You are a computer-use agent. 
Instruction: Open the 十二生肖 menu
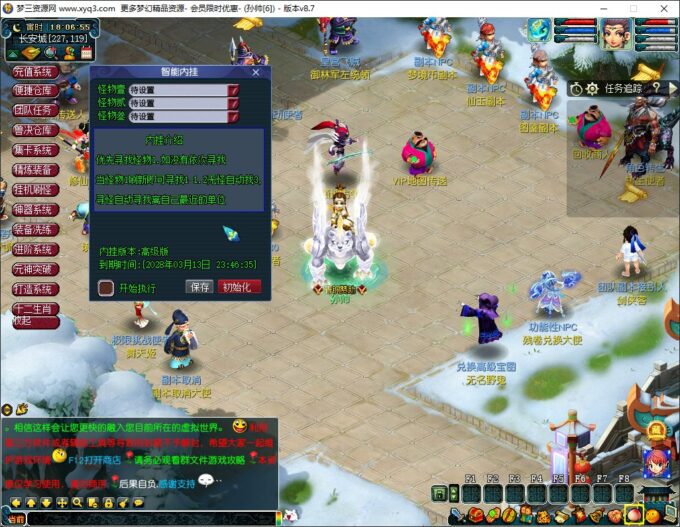(x=33, y=308)
